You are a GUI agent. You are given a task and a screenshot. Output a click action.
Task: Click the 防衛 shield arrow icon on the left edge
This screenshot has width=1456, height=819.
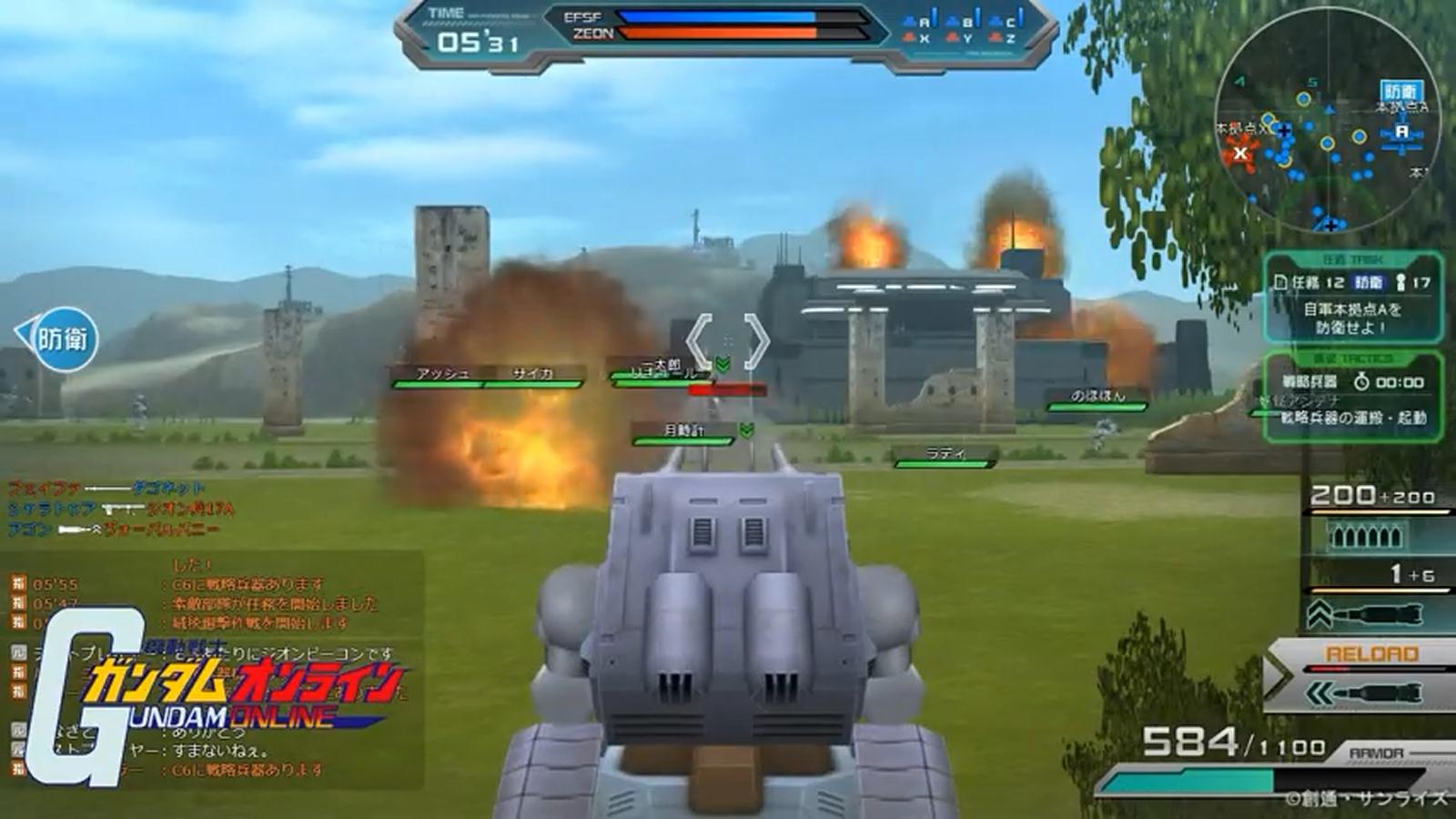click(x=55, y=337)
